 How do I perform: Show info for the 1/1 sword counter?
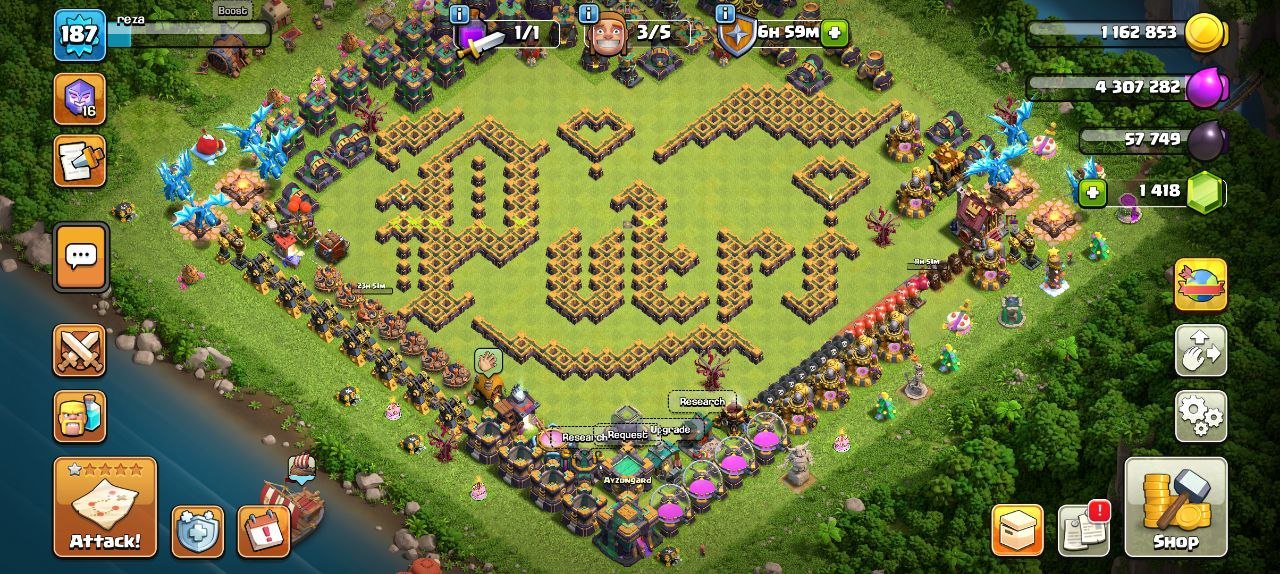[460, 14]
